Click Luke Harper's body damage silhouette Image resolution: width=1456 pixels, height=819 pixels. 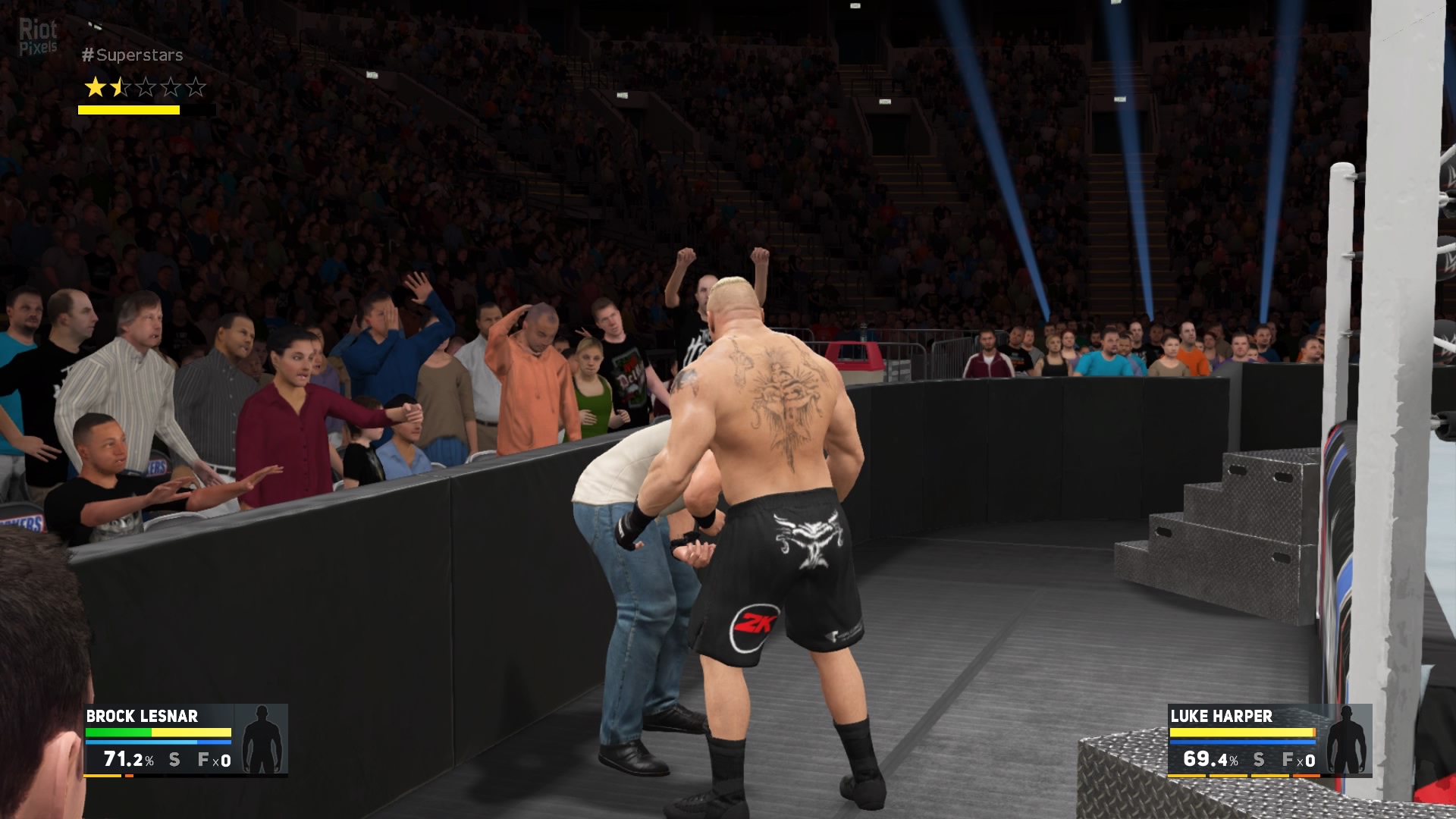pos(1346,739)
